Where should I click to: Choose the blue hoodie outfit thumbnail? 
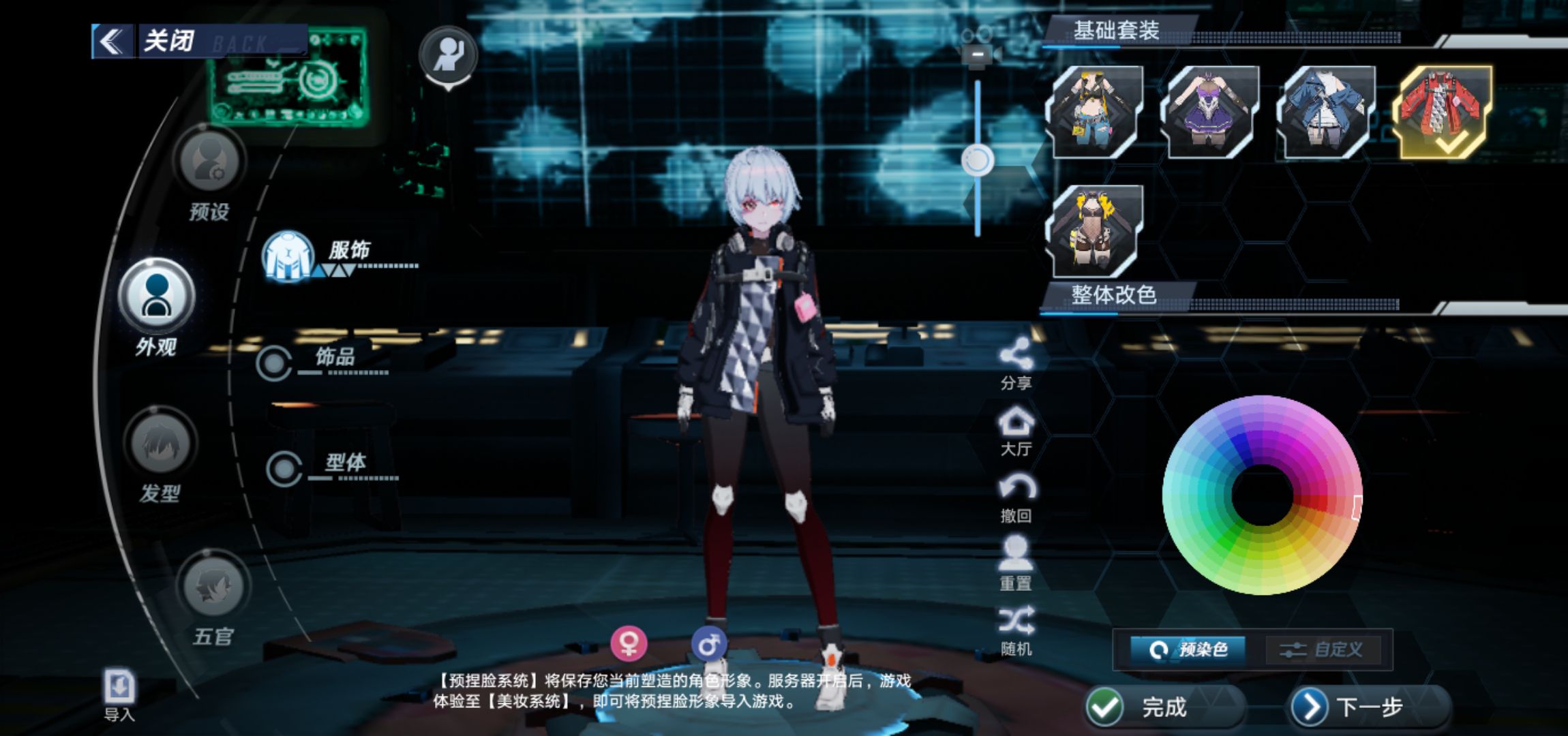click(1326, 112)
